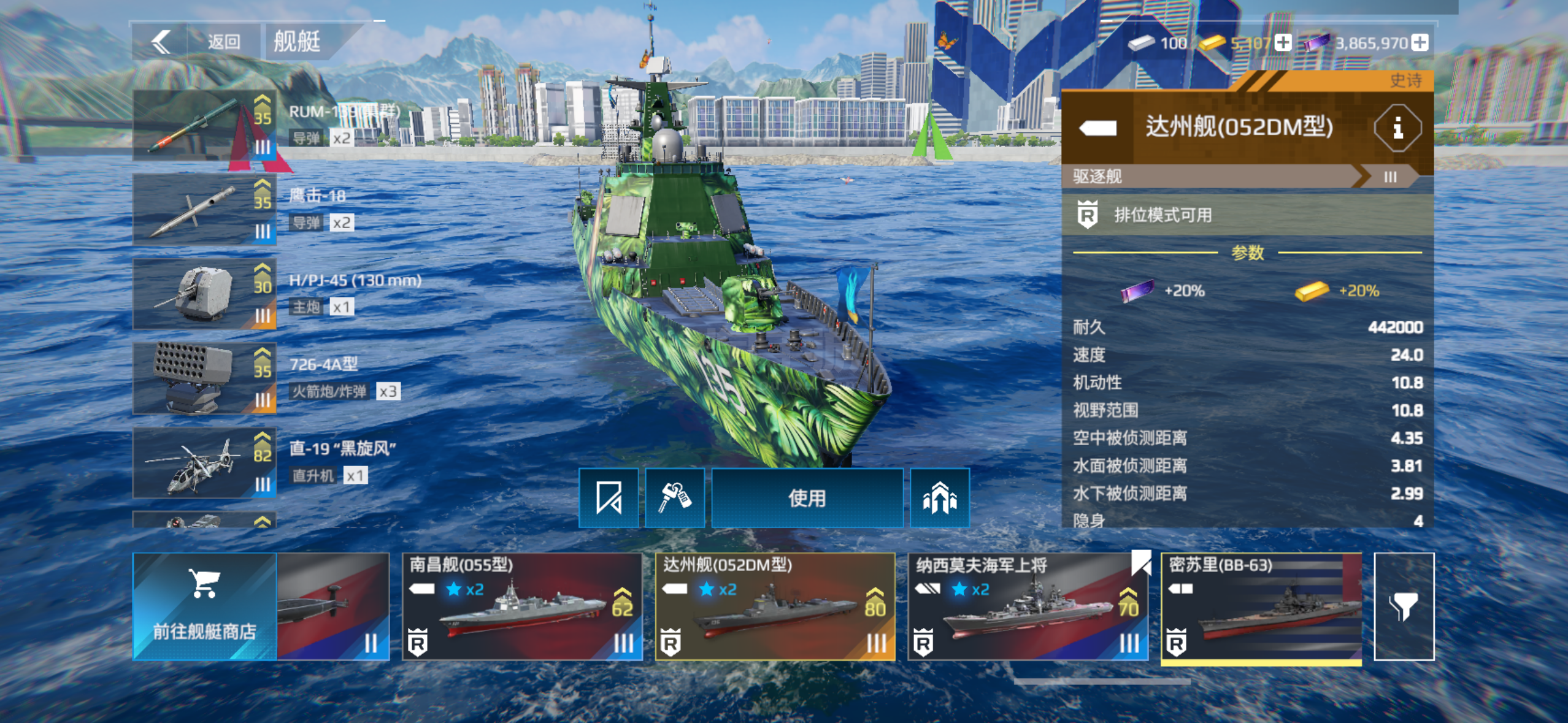Click the upgrade arrows button
1568x723 pixels.
(939, 498)
